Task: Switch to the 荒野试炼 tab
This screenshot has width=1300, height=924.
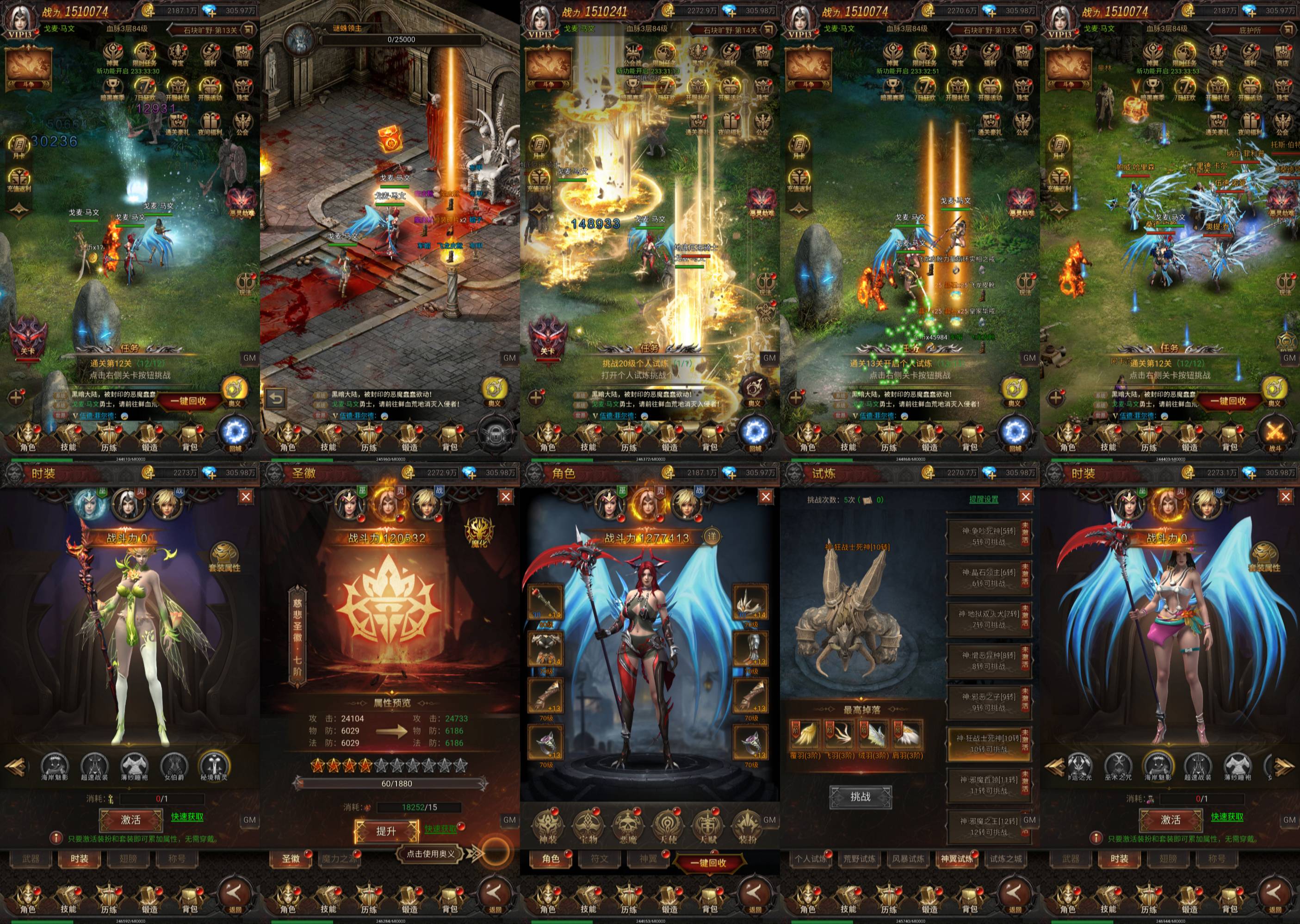Action: coord(860,859)
